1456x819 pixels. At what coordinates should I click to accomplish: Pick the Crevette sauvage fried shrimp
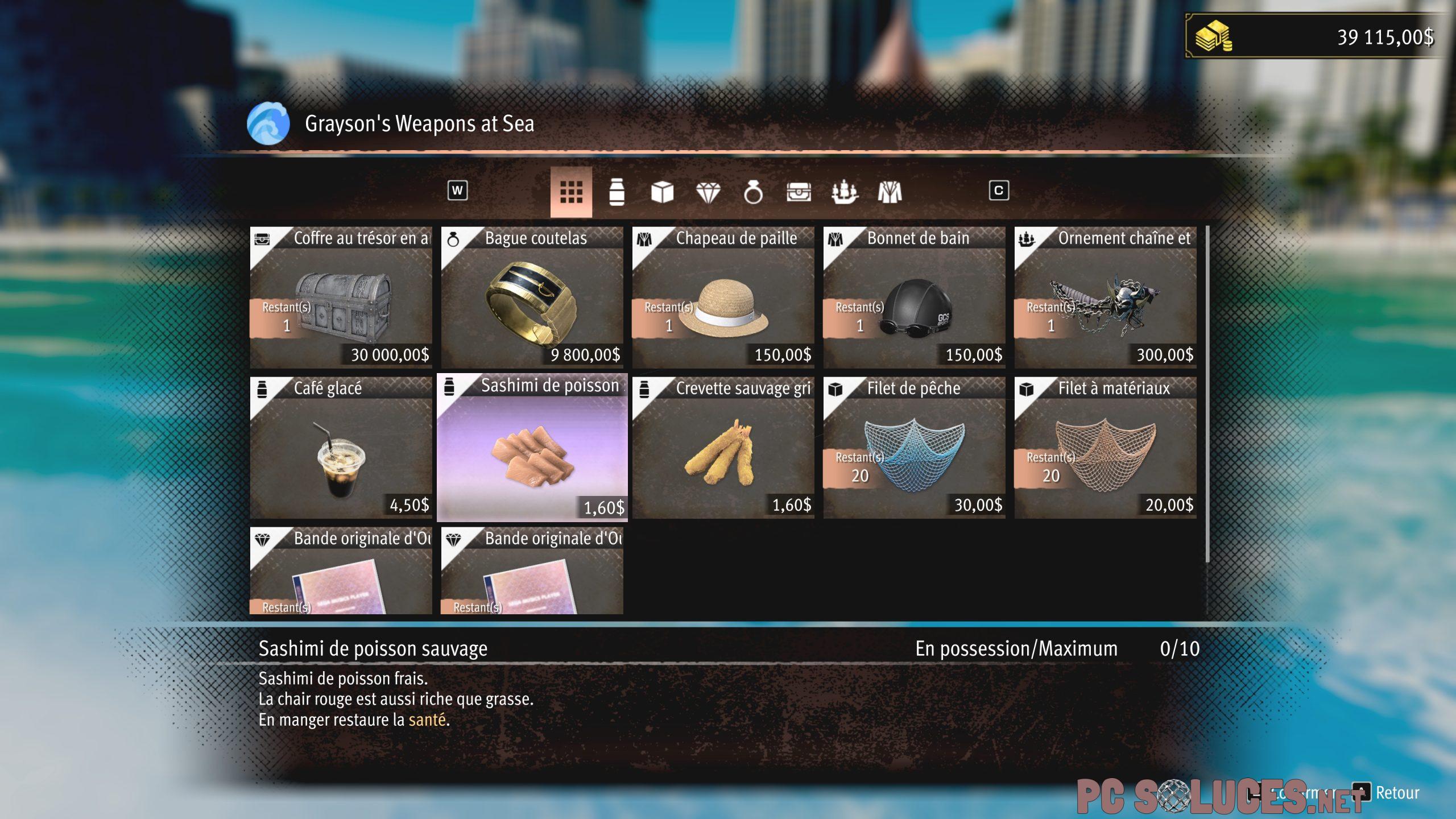723,448
